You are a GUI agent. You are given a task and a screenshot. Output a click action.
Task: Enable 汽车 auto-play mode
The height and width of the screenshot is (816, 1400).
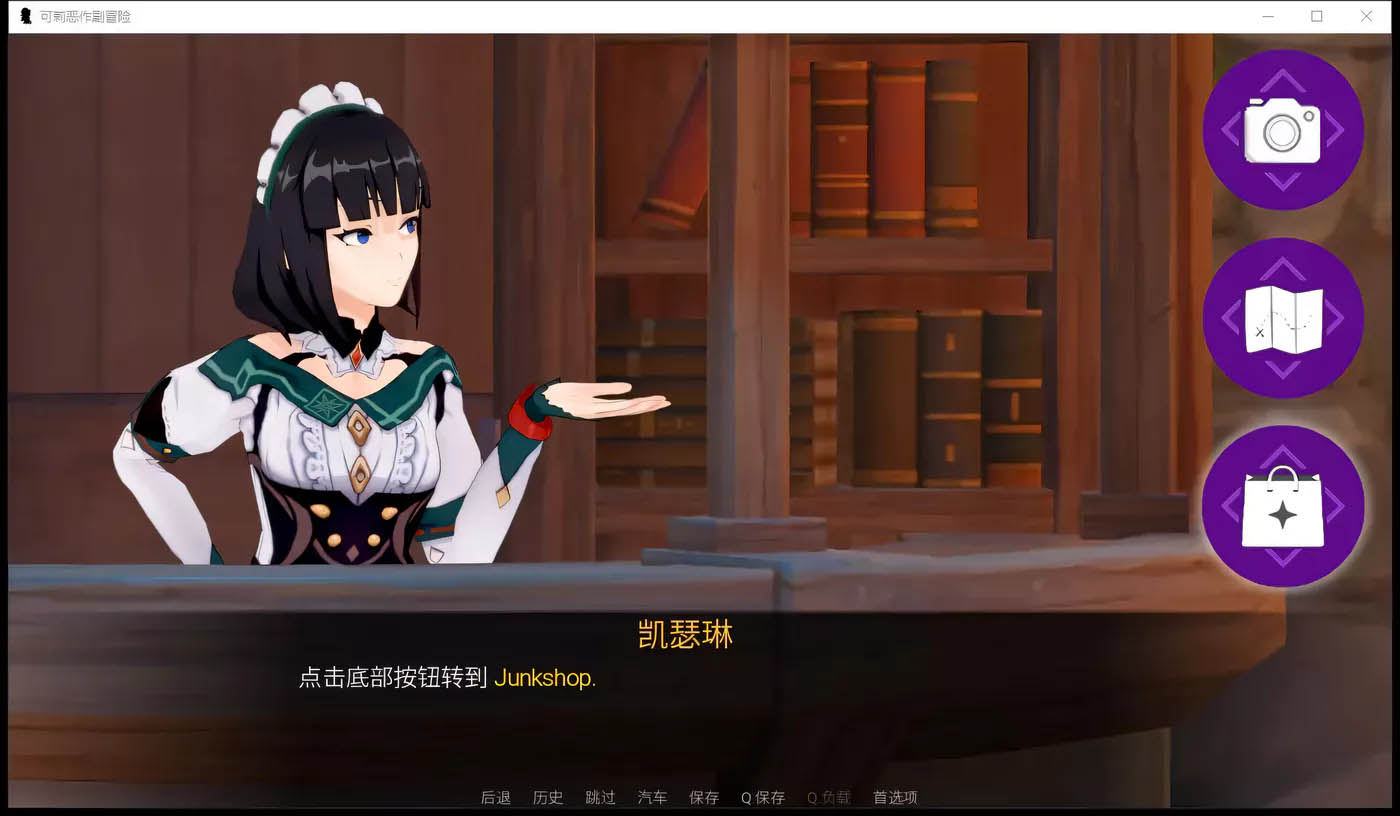(x=652, y=797)
